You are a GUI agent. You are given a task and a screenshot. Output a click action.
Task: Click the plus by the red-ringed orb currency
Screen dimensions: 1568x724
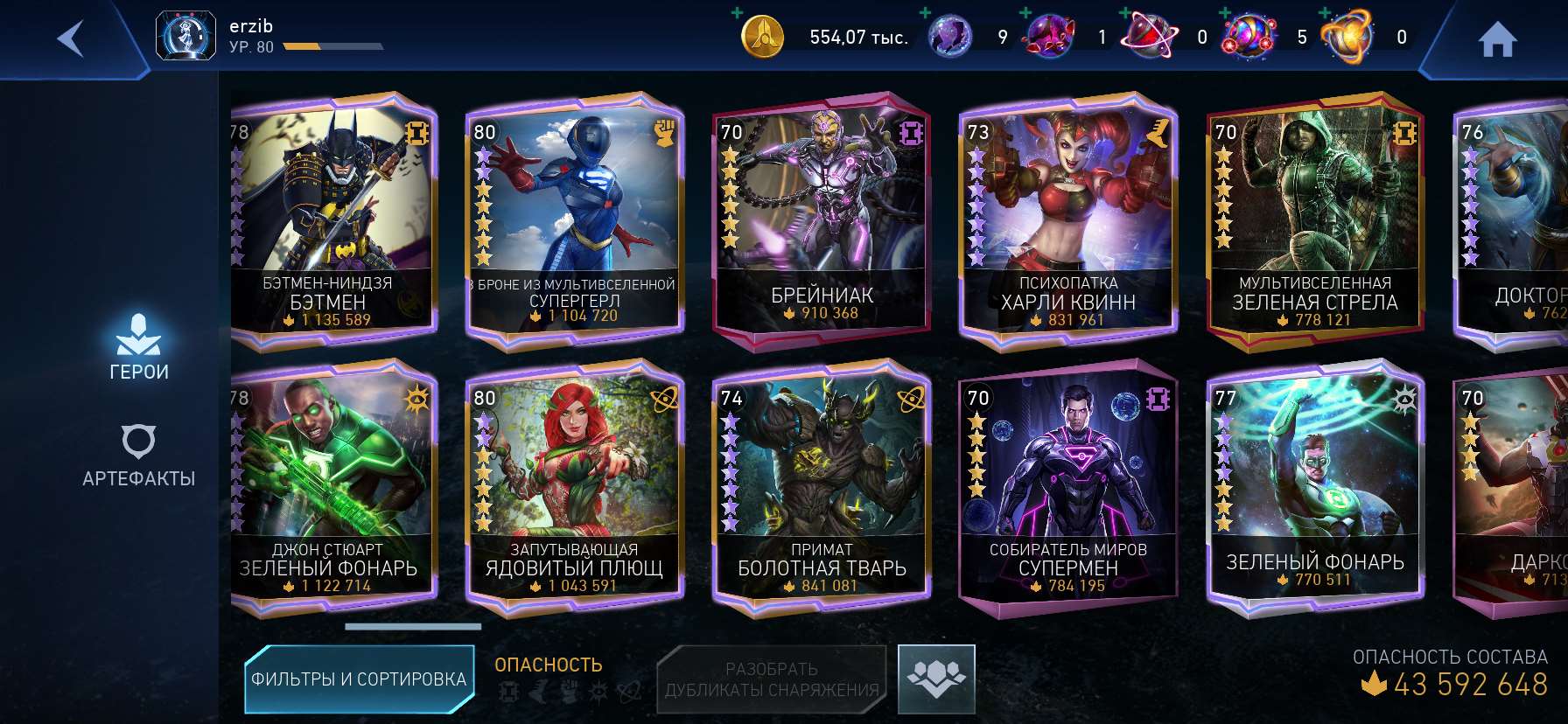click(x=1124, y=14)
